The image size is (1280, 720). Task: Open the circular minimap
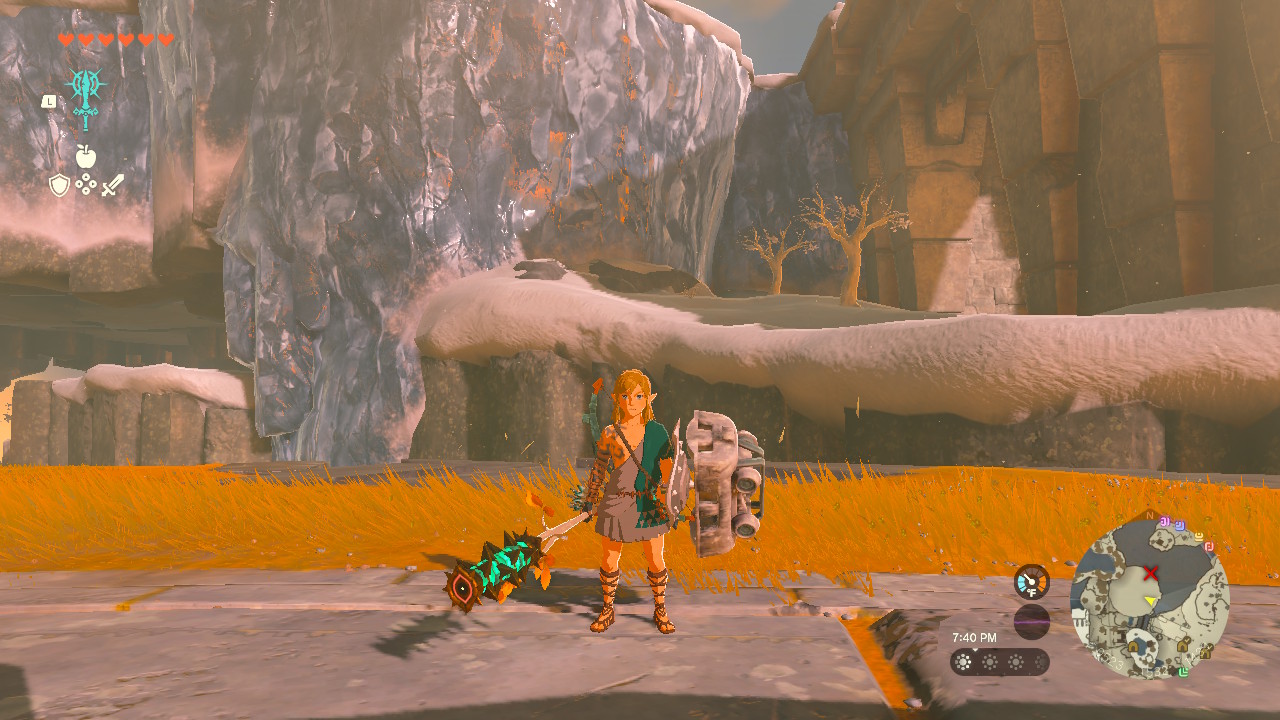point(1149,599)
